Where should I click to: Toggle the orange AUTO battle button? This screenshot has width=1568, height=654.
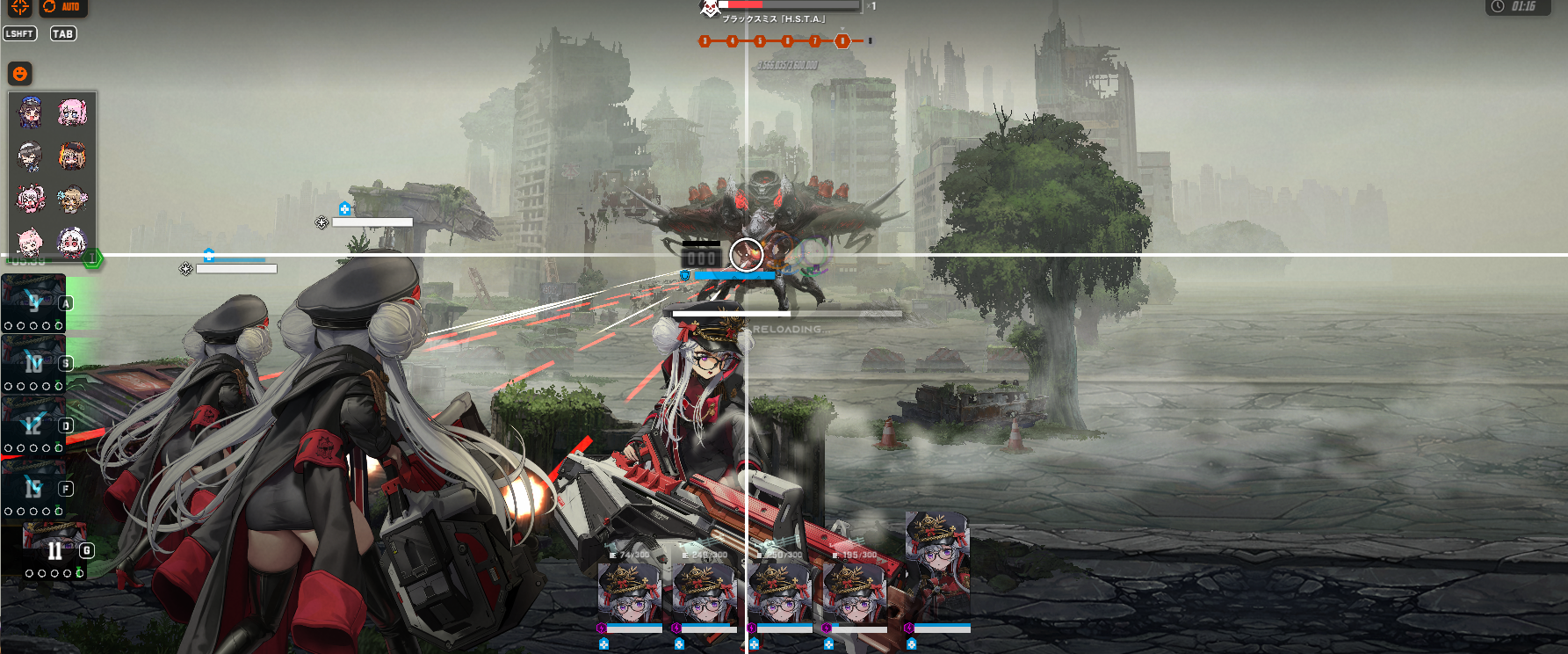click(x=63, y=7)
